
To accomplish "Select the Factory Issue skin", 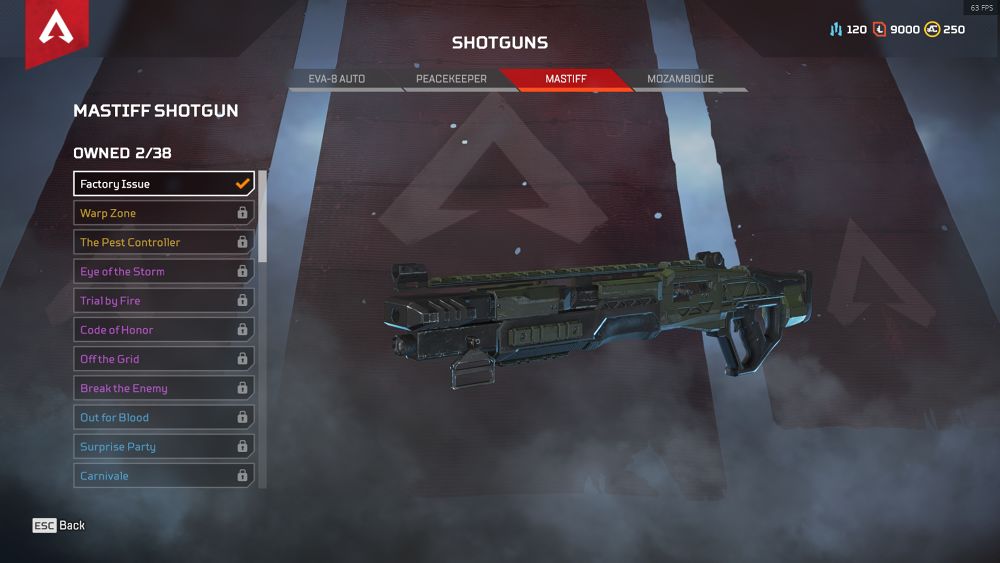I will point(164,184).
